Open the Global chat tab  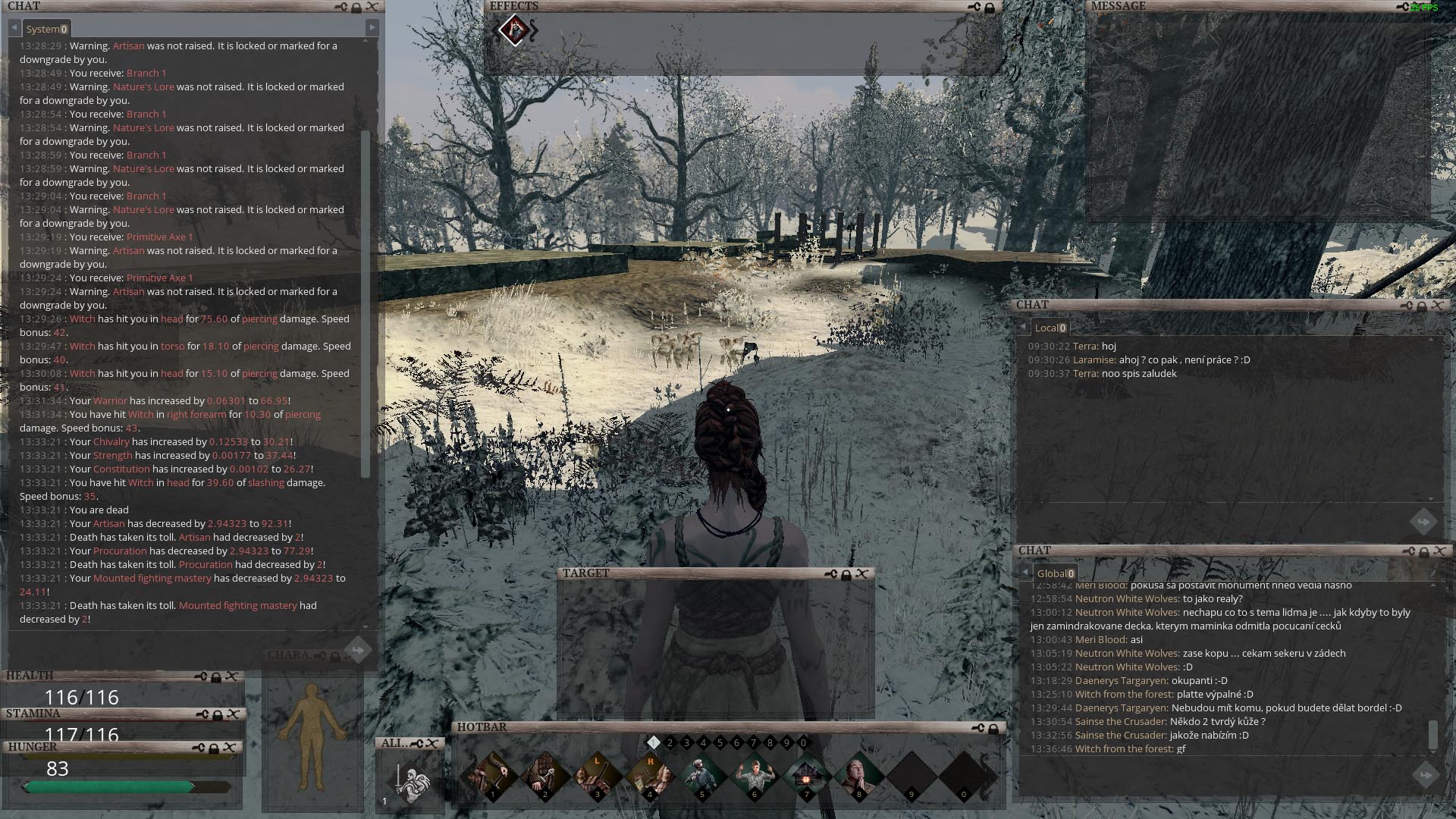point(1055,573)
